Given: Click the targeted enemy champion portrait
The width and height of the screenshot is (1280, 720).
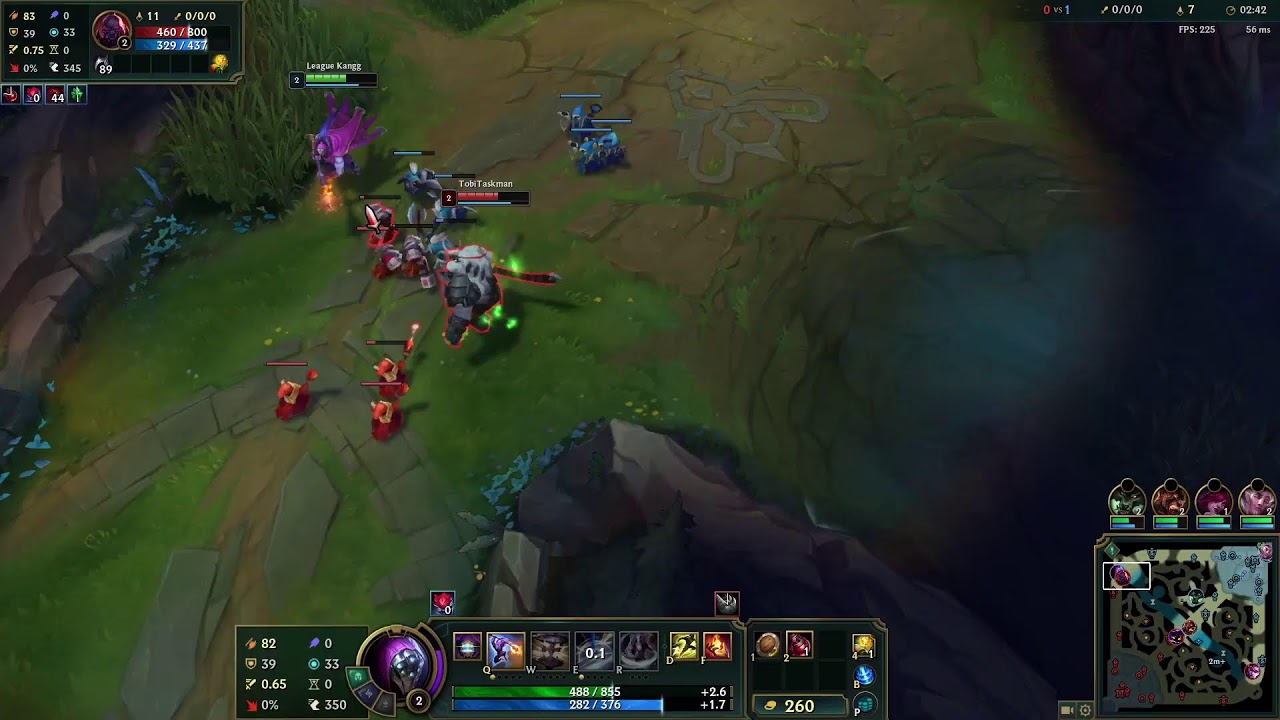Looking at the screenshot, I should point(110,30).
